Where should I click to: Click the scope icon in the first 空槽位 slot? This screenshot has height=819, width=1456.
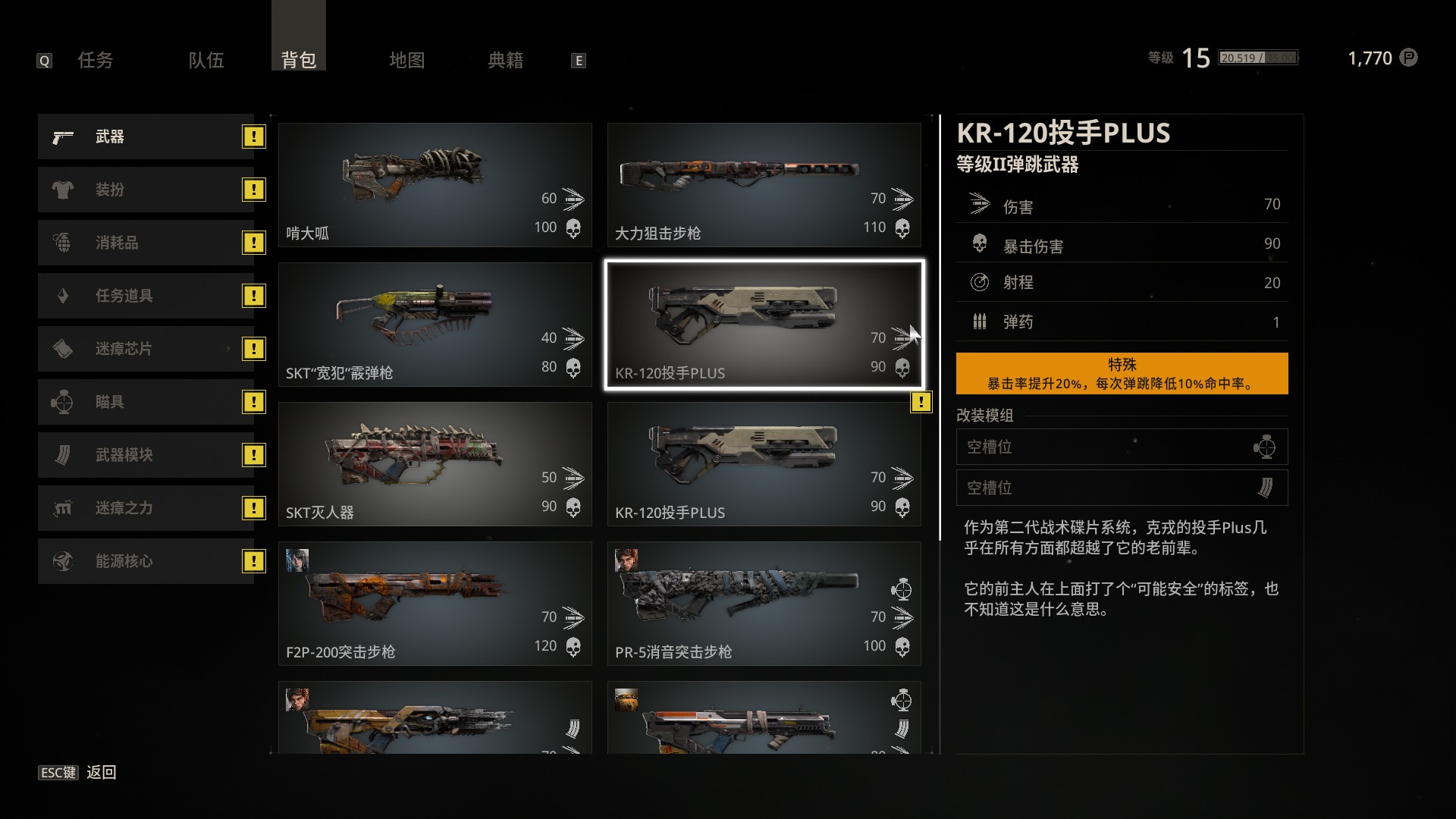pos(1268,447)
